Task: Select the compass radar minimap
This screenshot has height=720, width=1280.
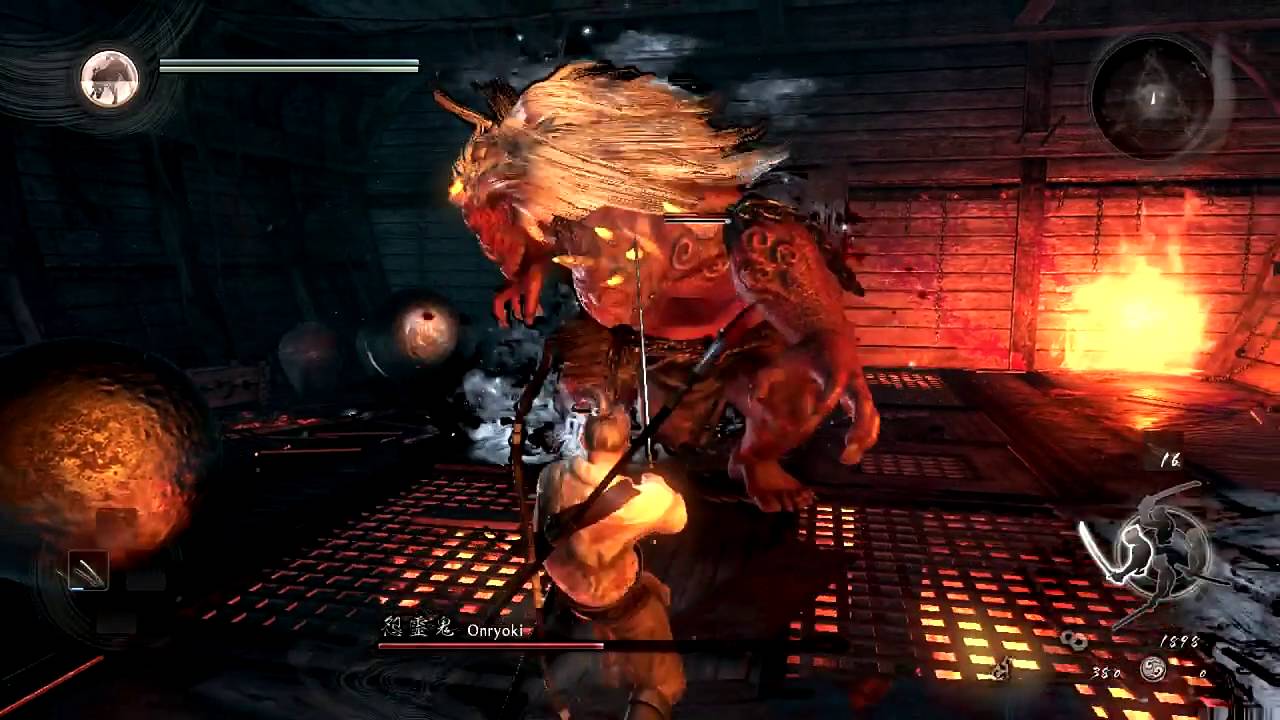Action: pos(1152,98)
